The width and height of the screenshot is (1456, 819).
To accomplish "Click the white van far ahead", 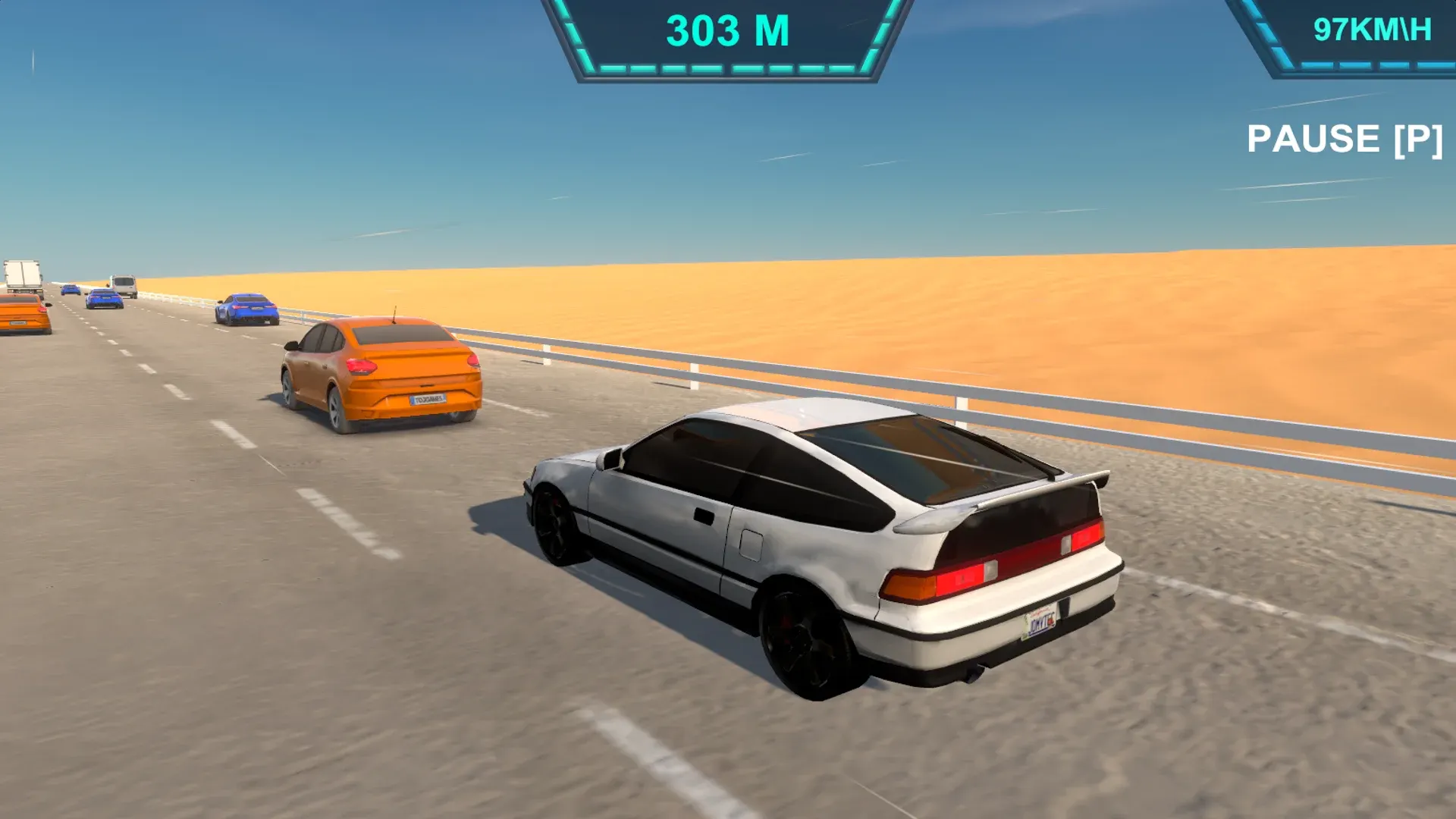I will [x=124, y=284].
